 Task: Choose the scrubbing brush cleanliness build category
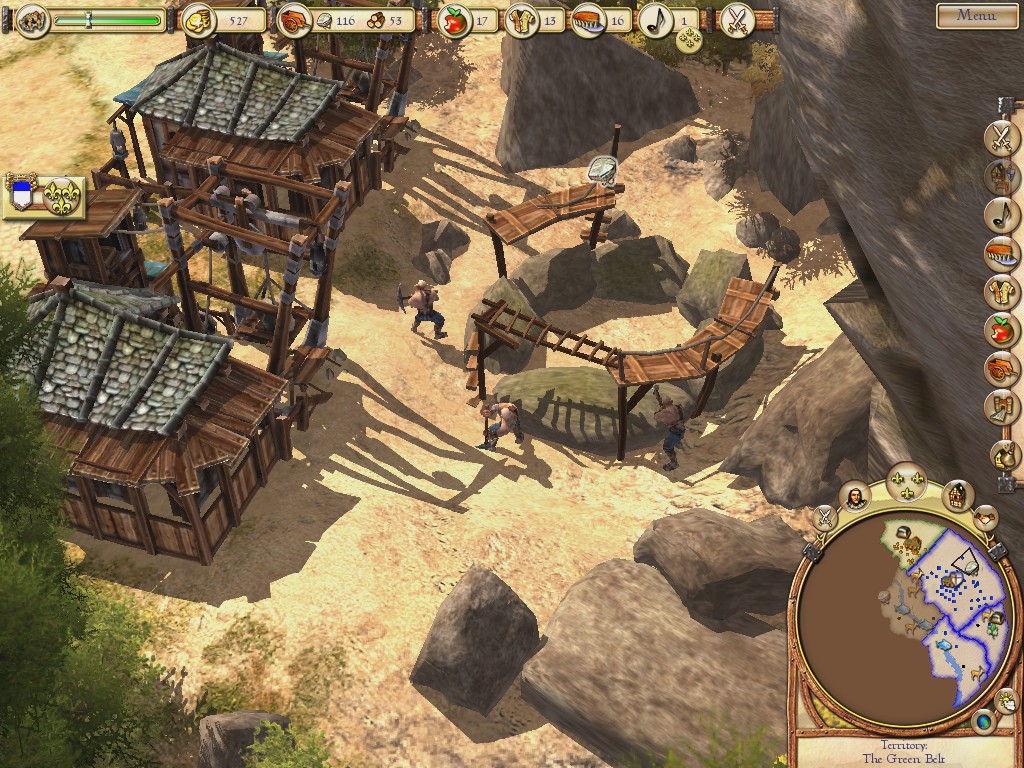coord(1001,252)
